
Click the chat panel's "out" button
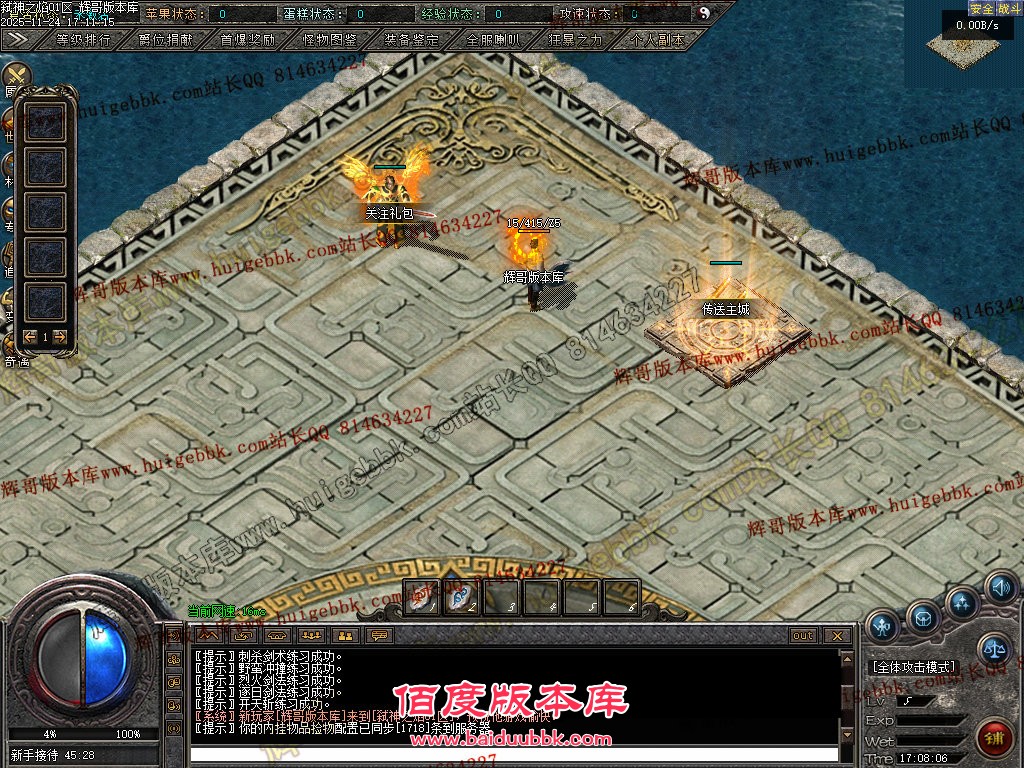(803, 636)
